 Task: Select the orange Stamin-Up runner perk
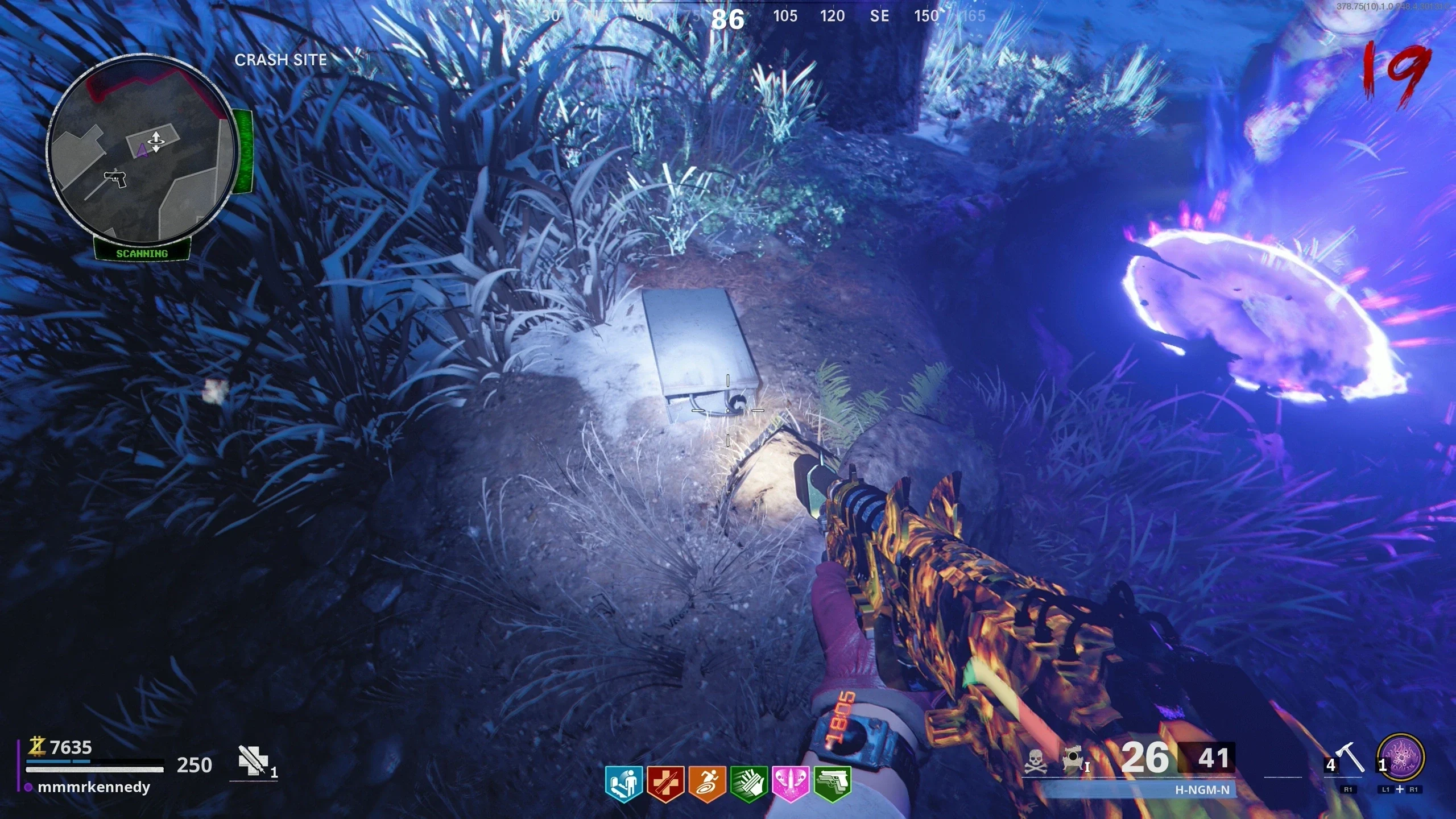(707, 784)
